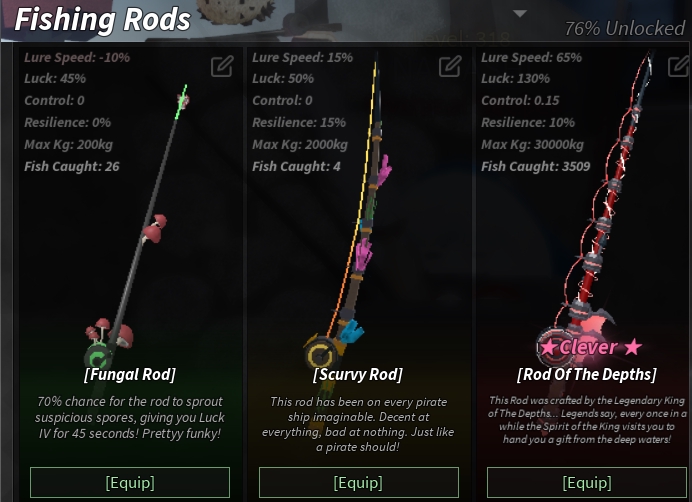Open the edit icon on Scurvy Rod card

point(450,67)
